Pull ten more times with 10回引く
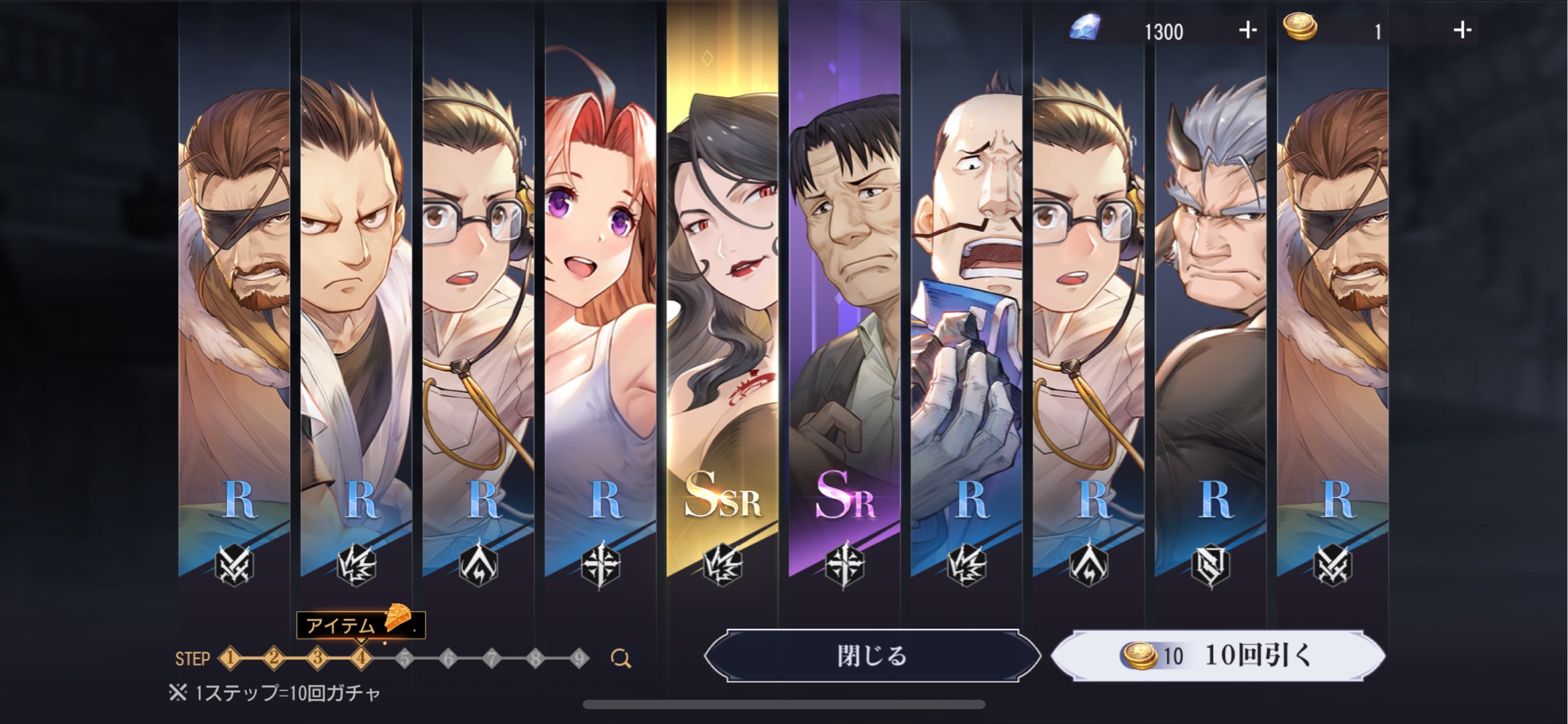 point(1218,656)
